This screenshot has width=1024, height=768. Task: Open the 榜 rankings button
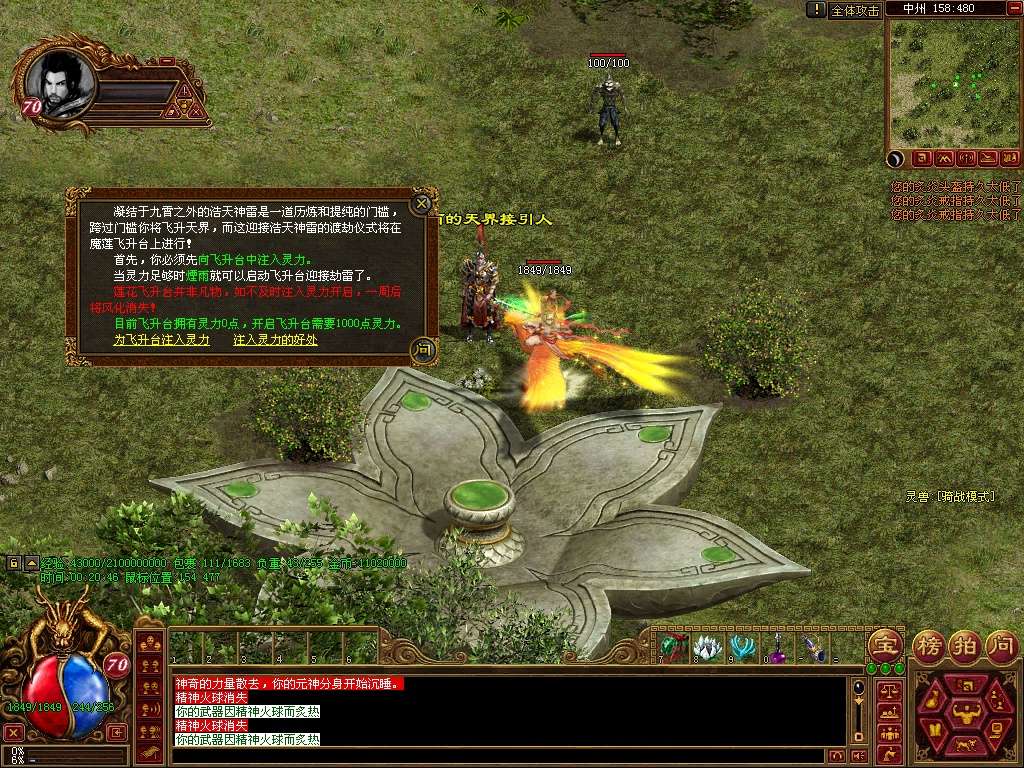(x=929, y=644)
